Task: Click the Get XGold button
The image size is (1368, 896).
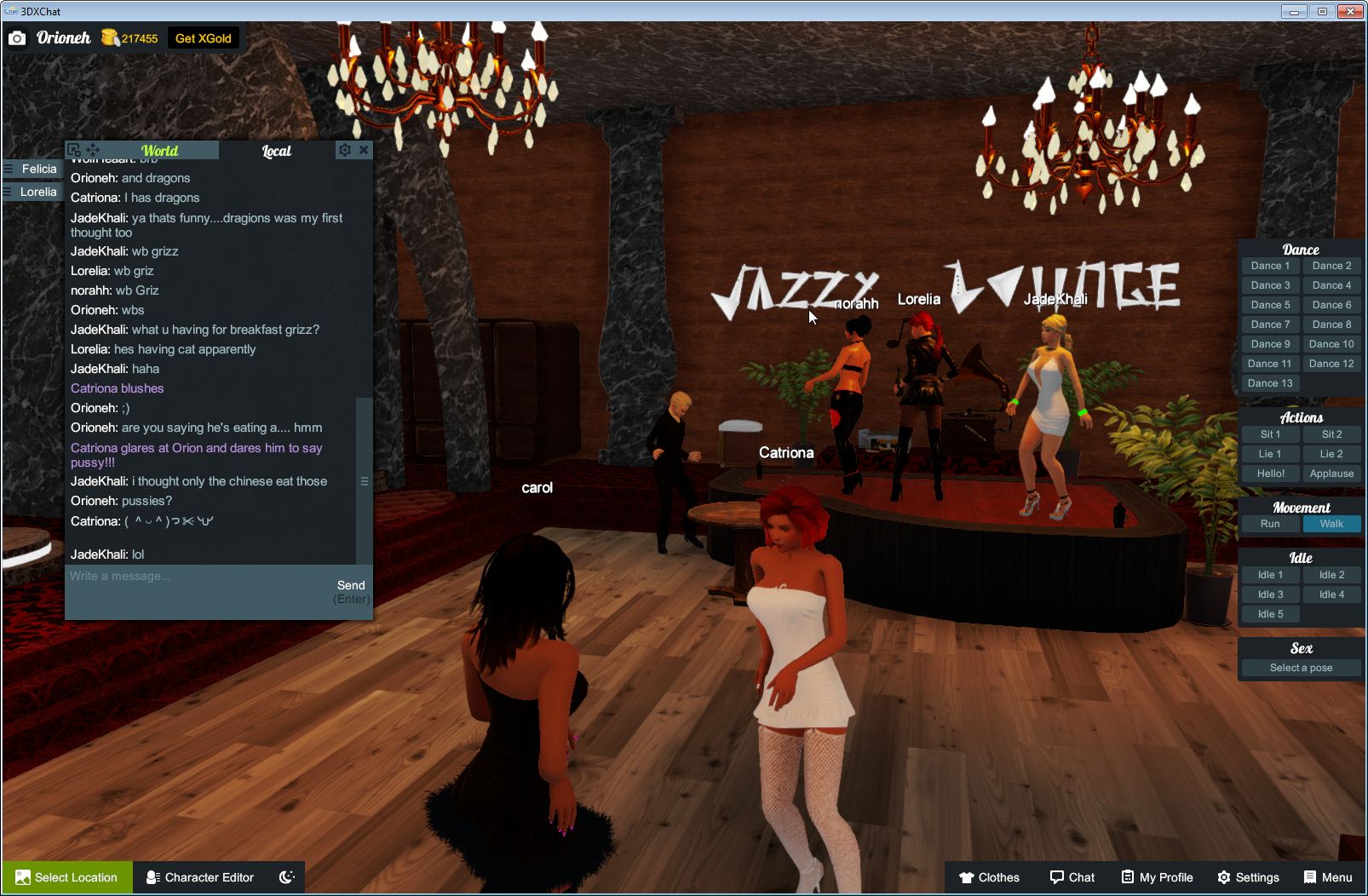Action: 204,37
